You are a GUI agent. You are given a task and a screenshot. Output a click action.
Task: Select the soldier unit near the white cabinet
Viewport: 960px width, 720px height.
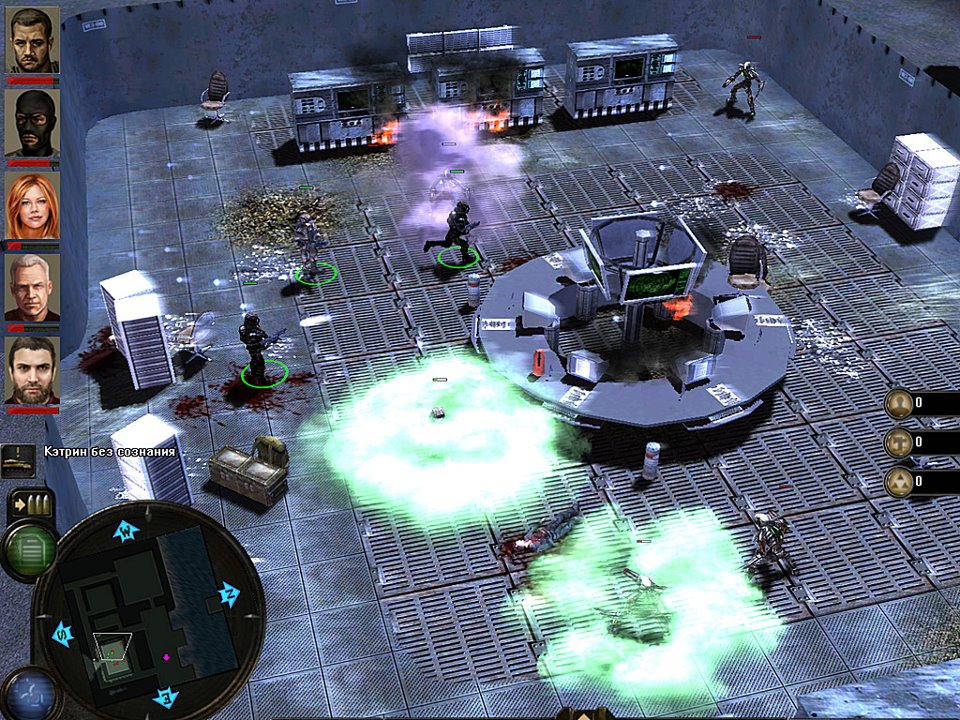255,346
